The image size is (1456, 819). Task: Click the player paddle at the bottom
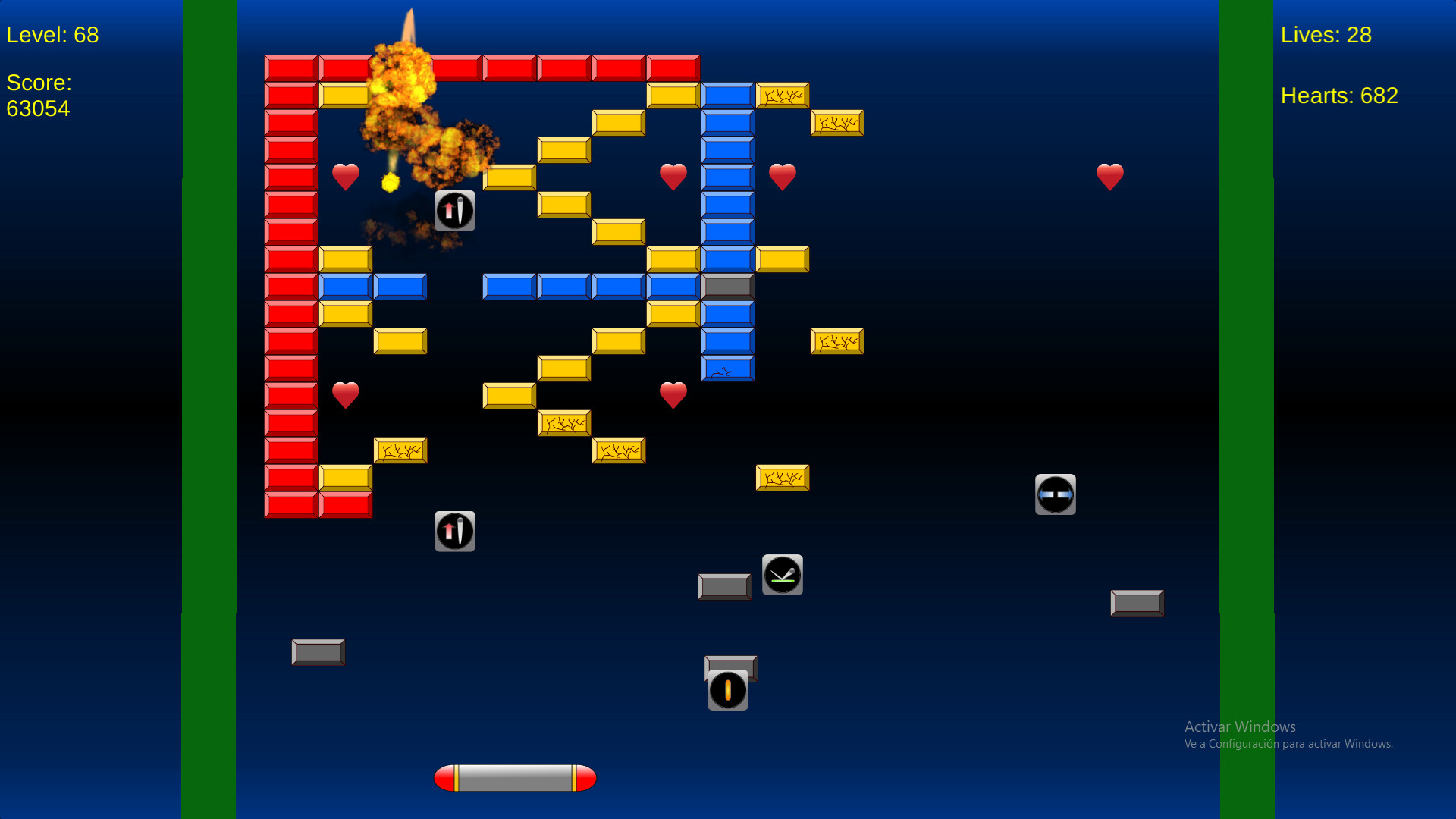[x=515, y=777]
